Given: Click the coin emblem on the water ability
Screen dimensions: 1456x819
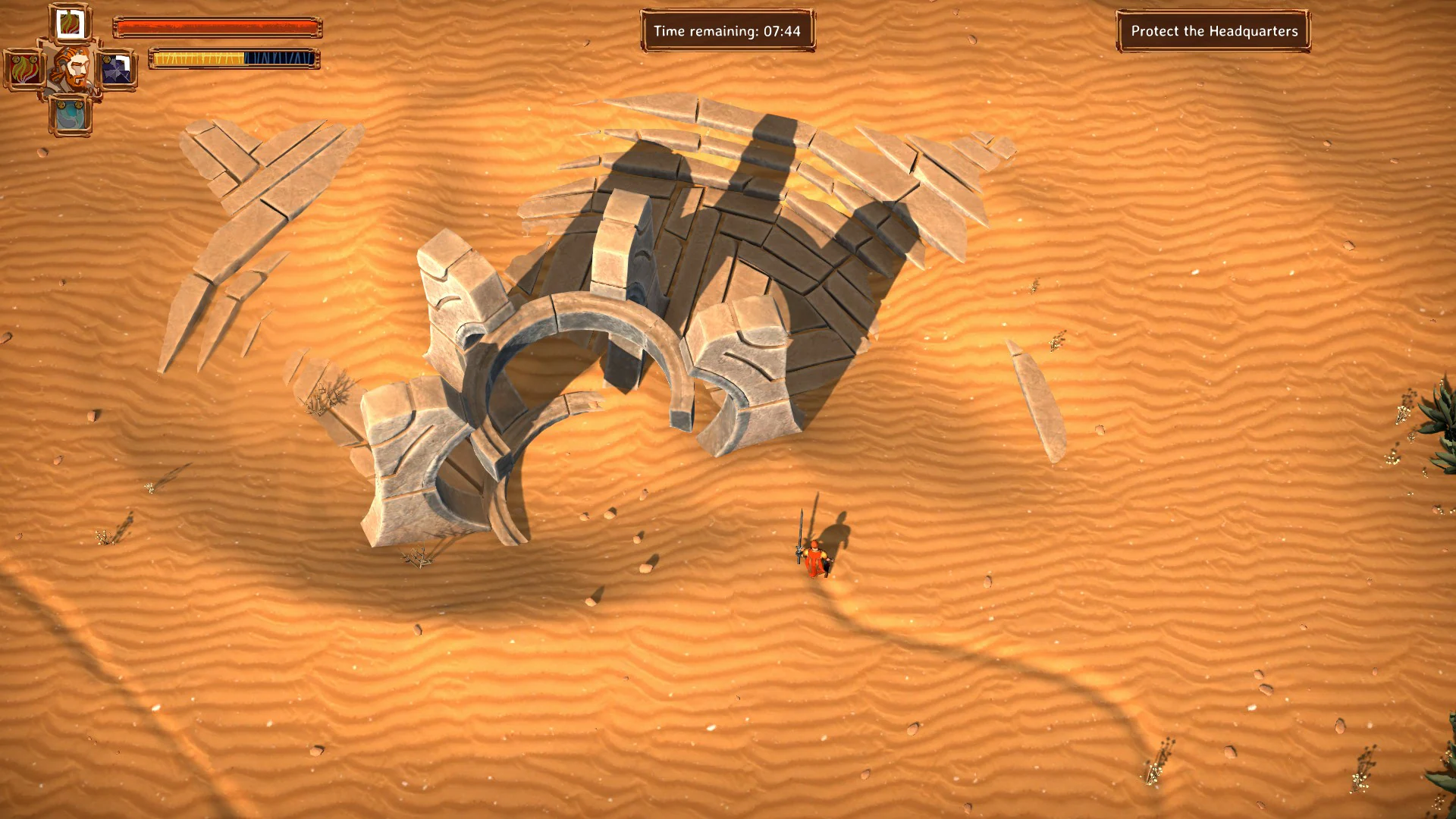Looking at the screenshot, I should [62, 104].
